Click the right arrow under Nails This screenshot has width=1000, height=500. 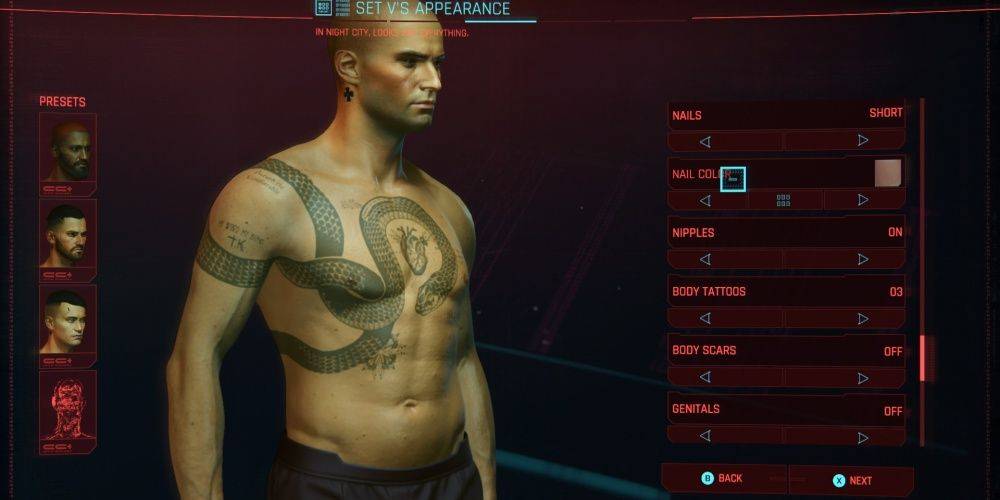click(863, 141)
